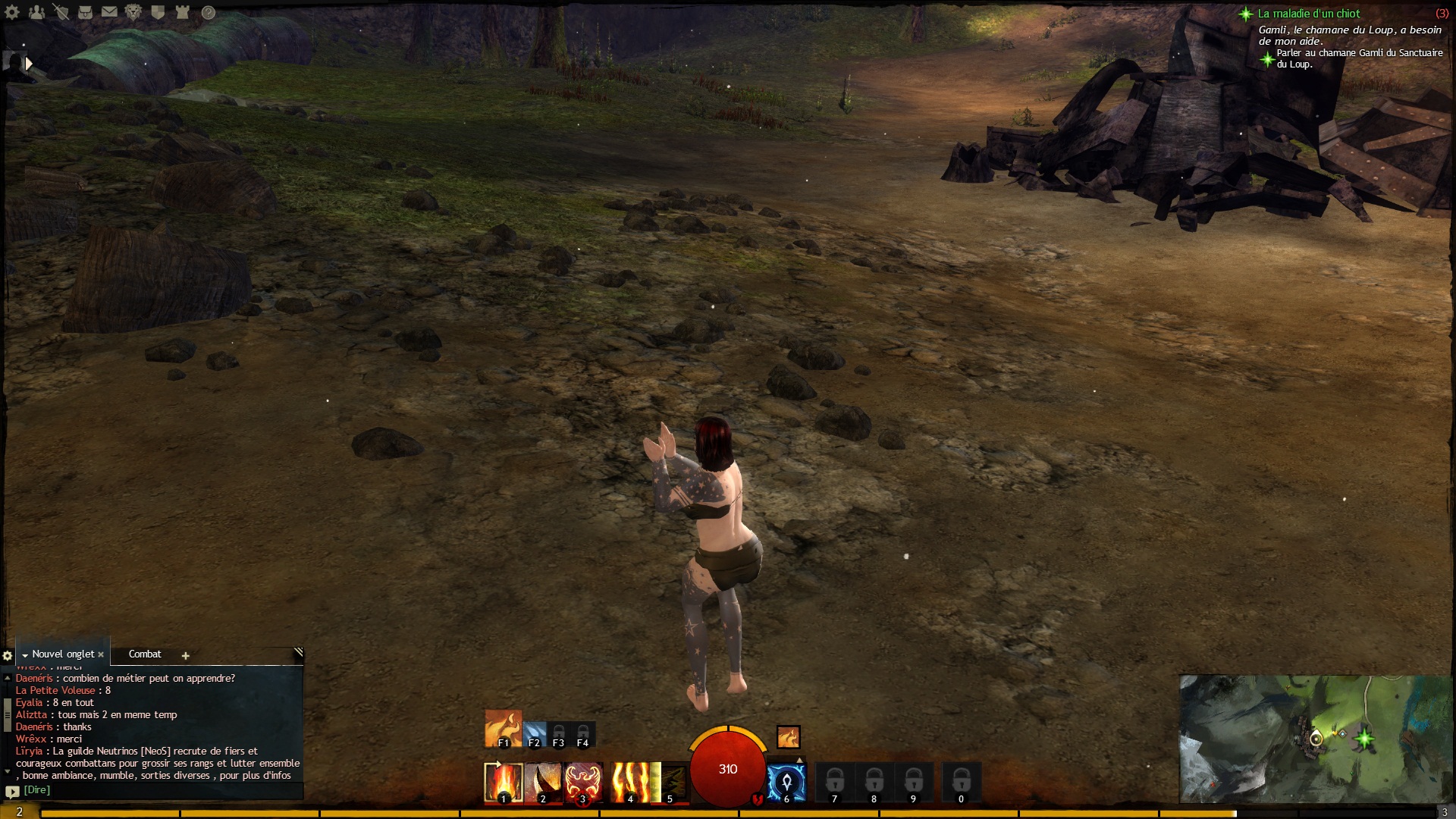The height and width of the screenshot is (819, 1456).
Task: Open the castle tower WvW icon
Action: pos(182,12)
